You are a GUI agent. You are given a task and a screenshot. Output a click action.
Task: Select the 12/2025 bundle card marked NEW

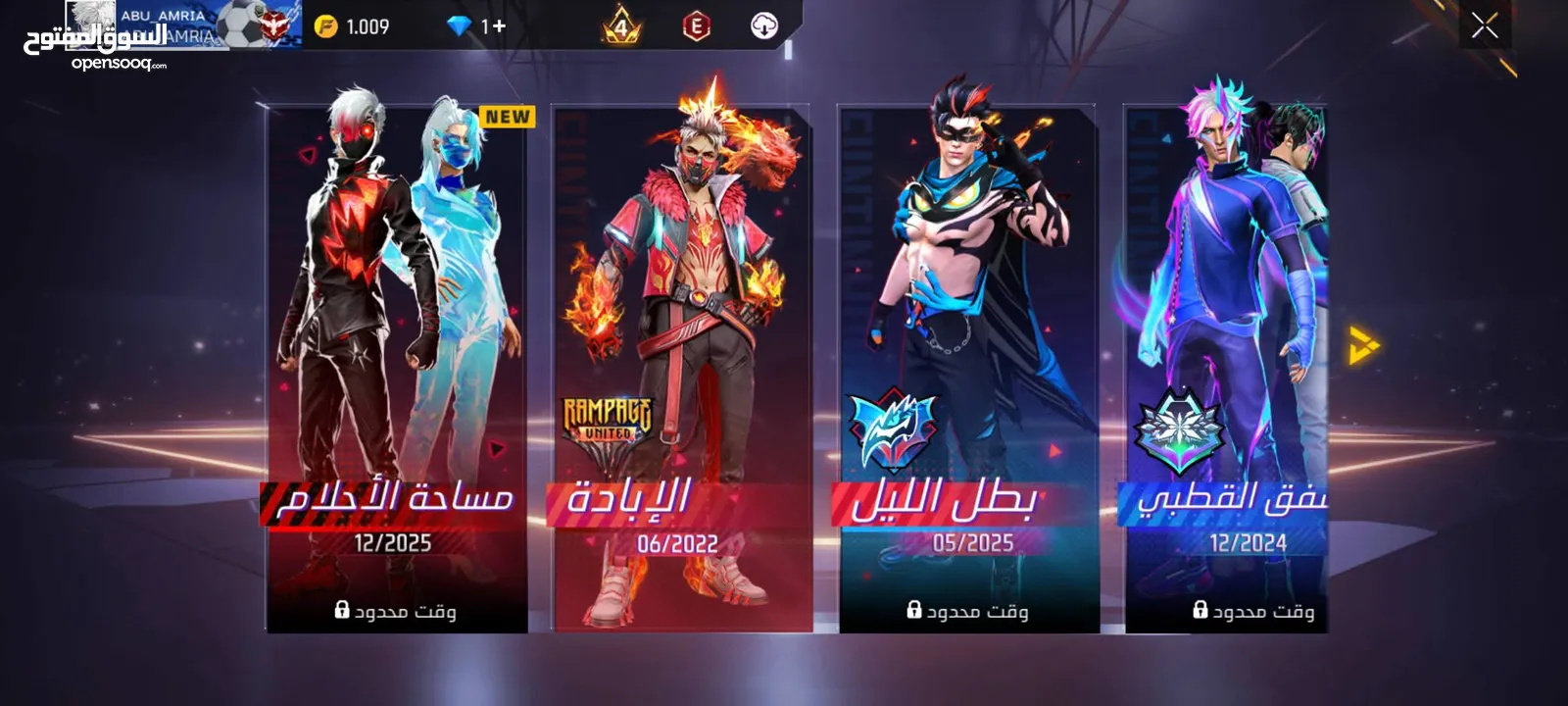pos(397,368)
